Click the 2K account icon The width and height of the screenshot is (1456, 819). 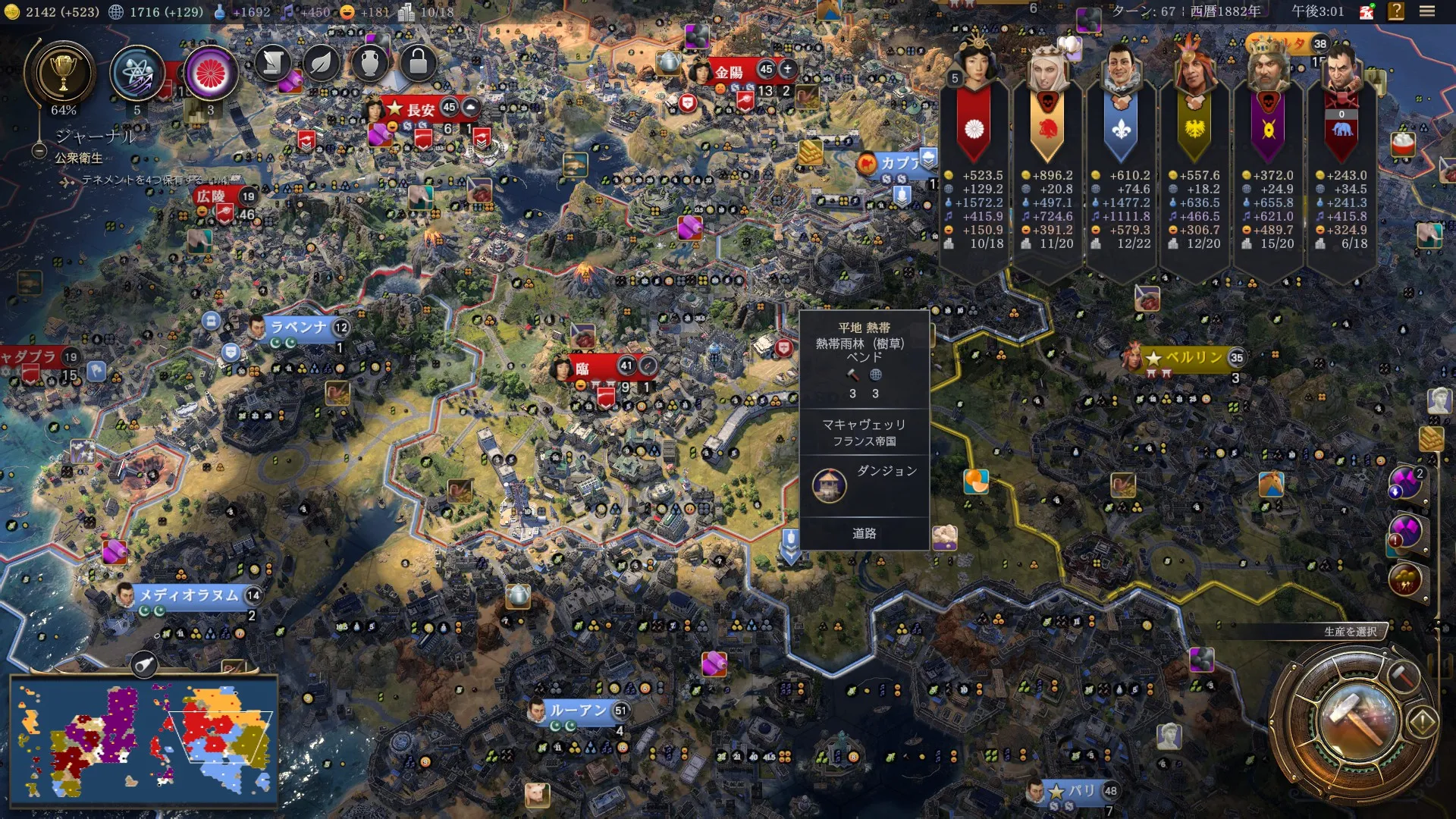tap(1367, 12)
